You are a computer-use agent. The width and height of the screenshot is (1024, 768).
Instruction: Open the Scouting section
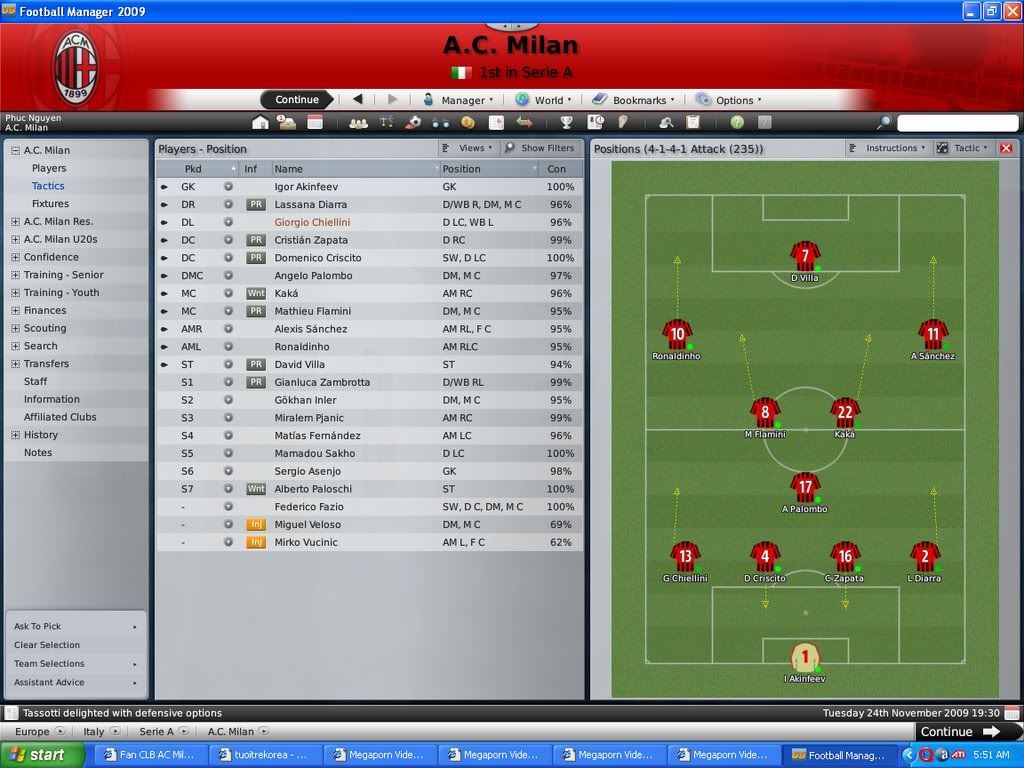point(45,328)
